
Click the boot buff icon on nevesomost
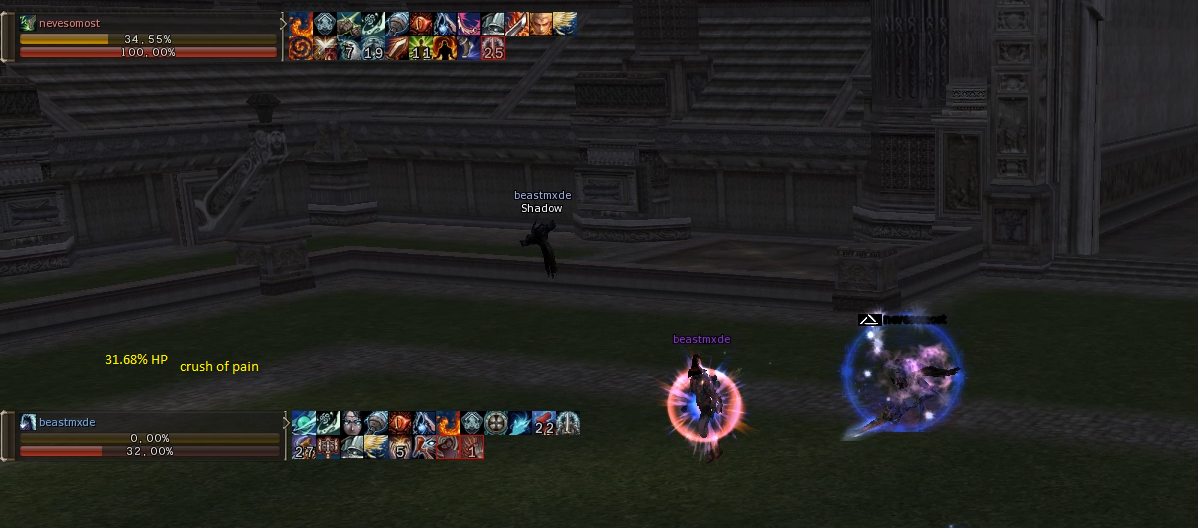(x=469, y=48)
